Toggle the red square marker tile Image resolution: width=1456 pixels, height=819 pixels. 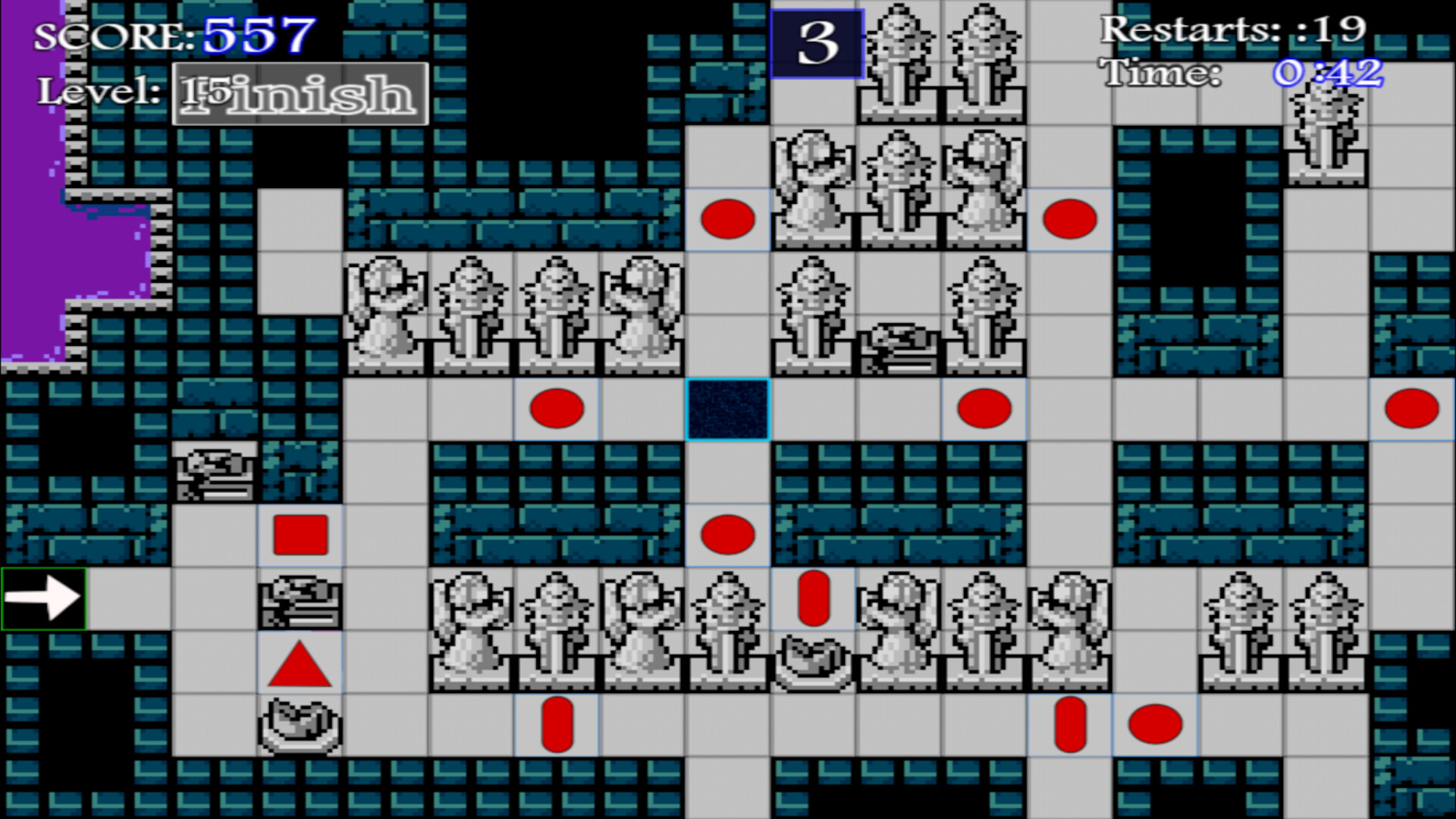[300, 535]
